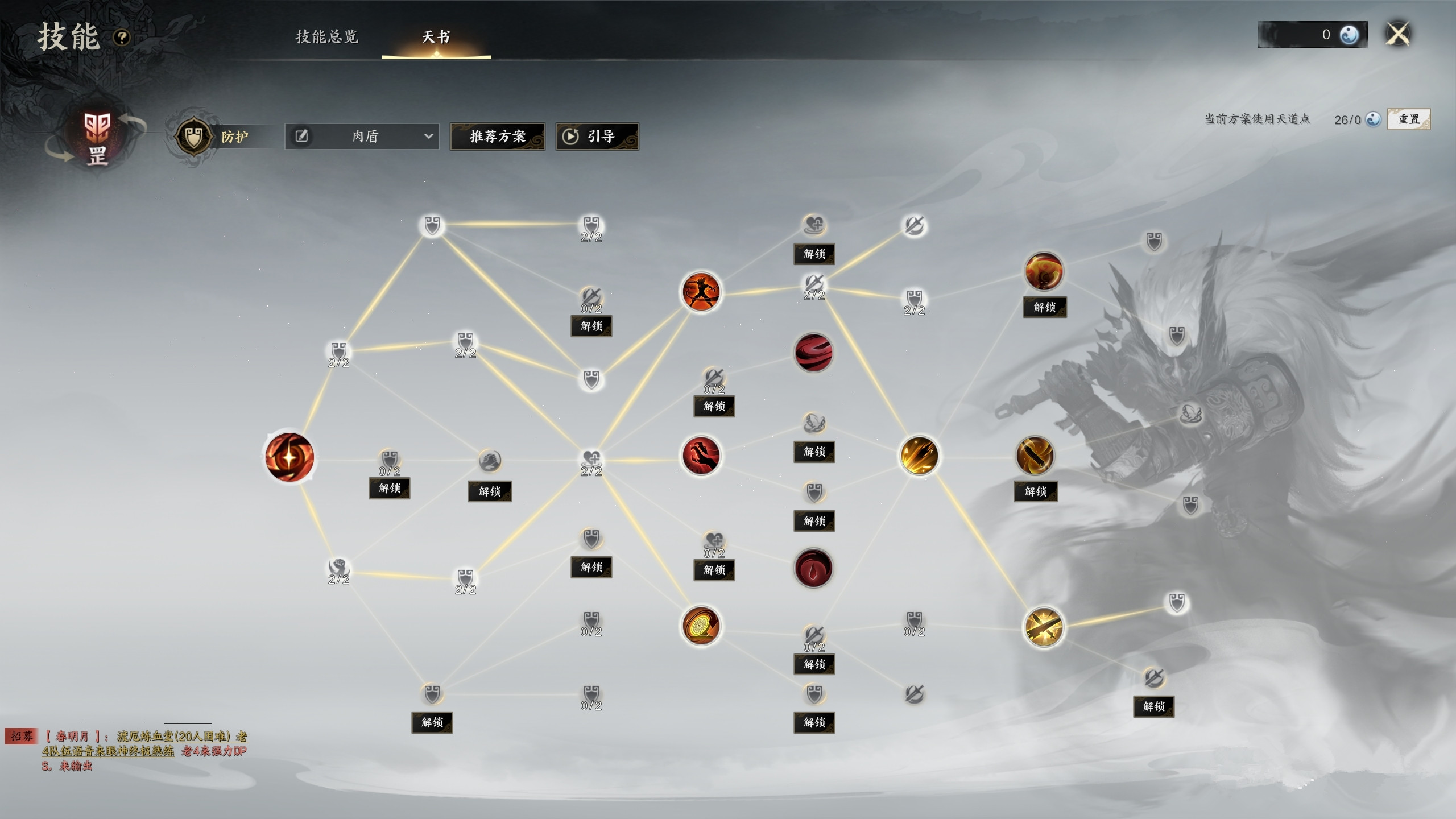The image size is (1456, 819).
Task: Switch to the 技能总览 tab
Action: pyautogui.click(x=327, y=37)
